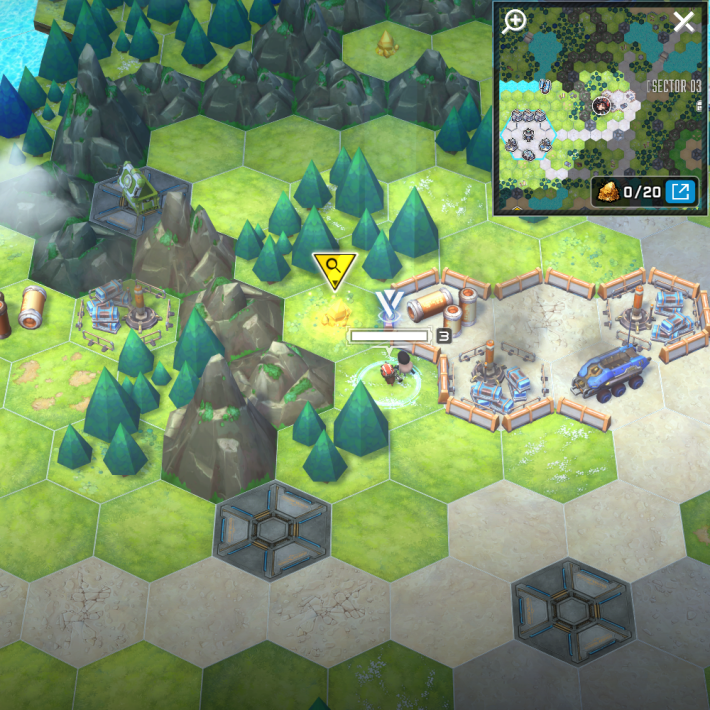The image size is (710, 710).
Task: Zoom in with the magnifier plus button
Action: pos(514,22)
